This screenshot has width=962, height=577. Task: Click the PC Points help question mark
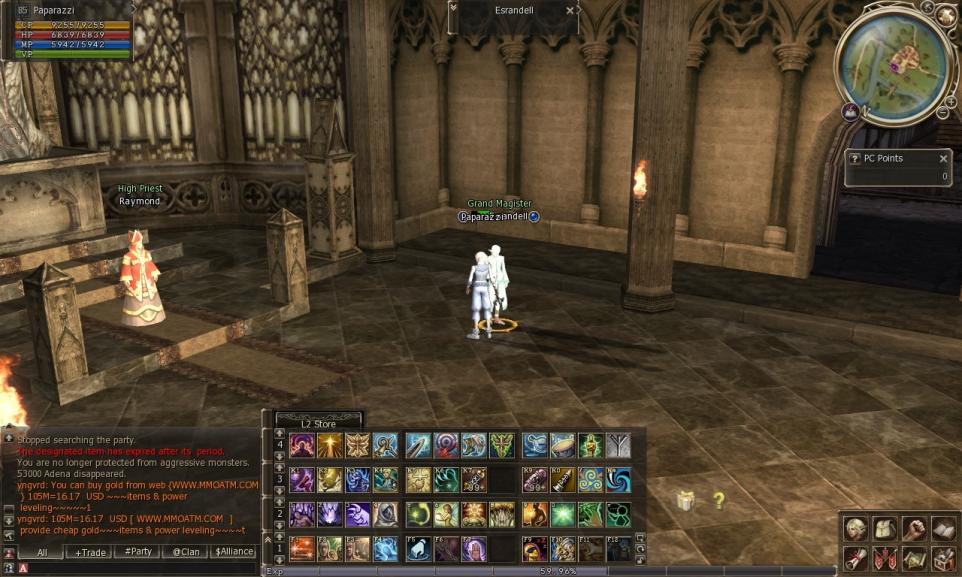click(854, 158)
